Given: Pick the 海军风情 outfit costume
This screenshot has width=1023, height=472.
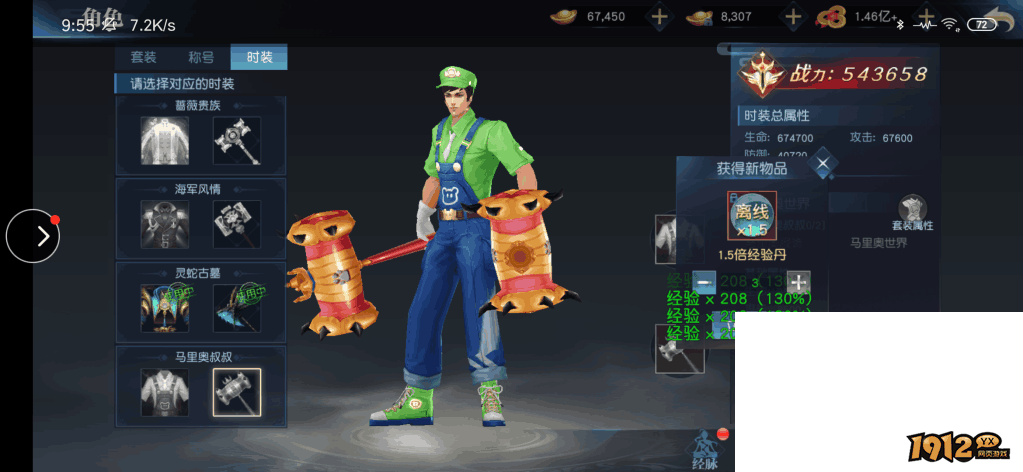Looking at the screenshot, I should (x=165, y=223).
